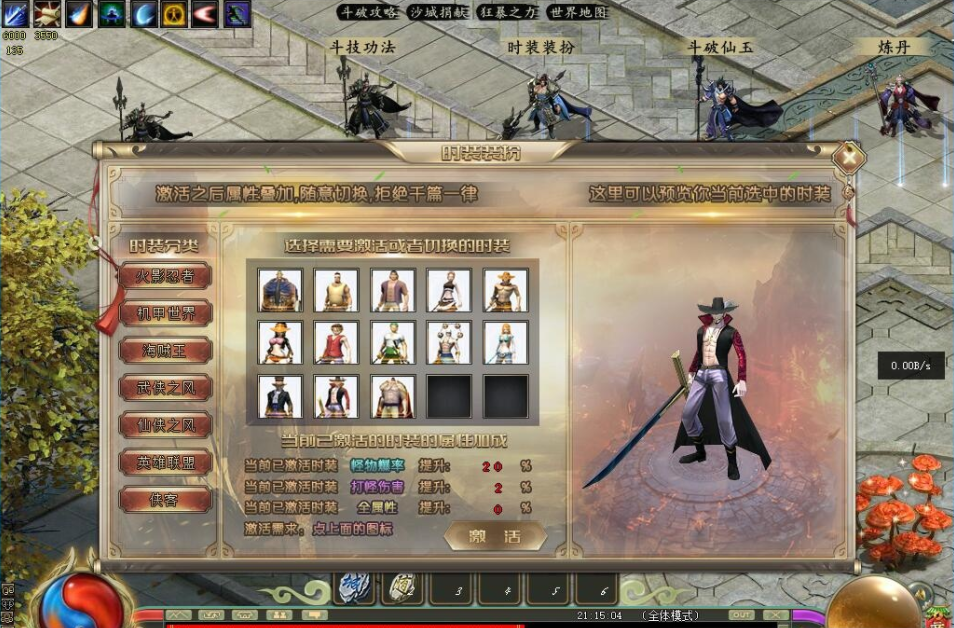Image resolution: width=954 pixels, height=628 pixels.
Task: Open the 世界地图 world map
Action: [x=578, y=12]
